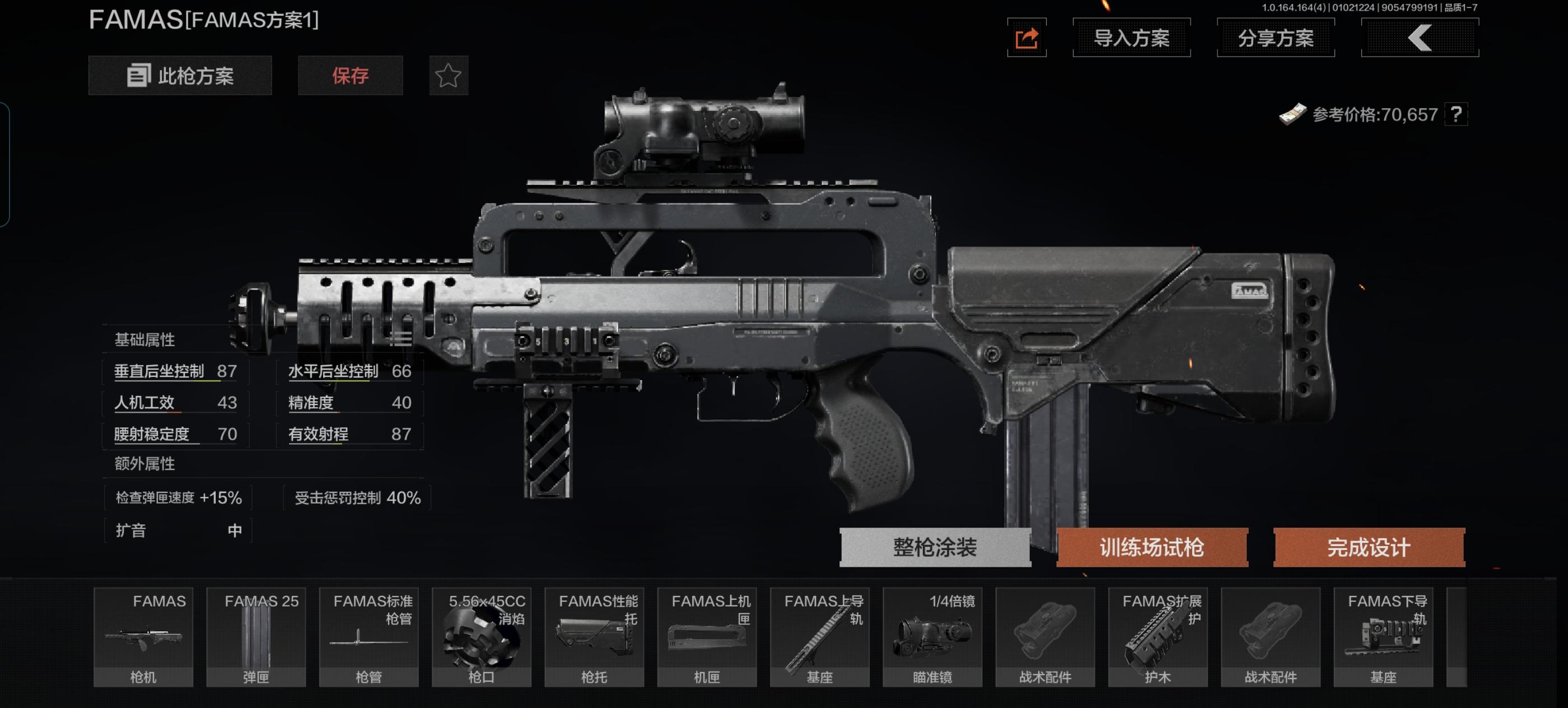Choose 训练场试枪 test range button
Screen dimensions: 1568x708
pyautogui.click(x=1152, y=547)
